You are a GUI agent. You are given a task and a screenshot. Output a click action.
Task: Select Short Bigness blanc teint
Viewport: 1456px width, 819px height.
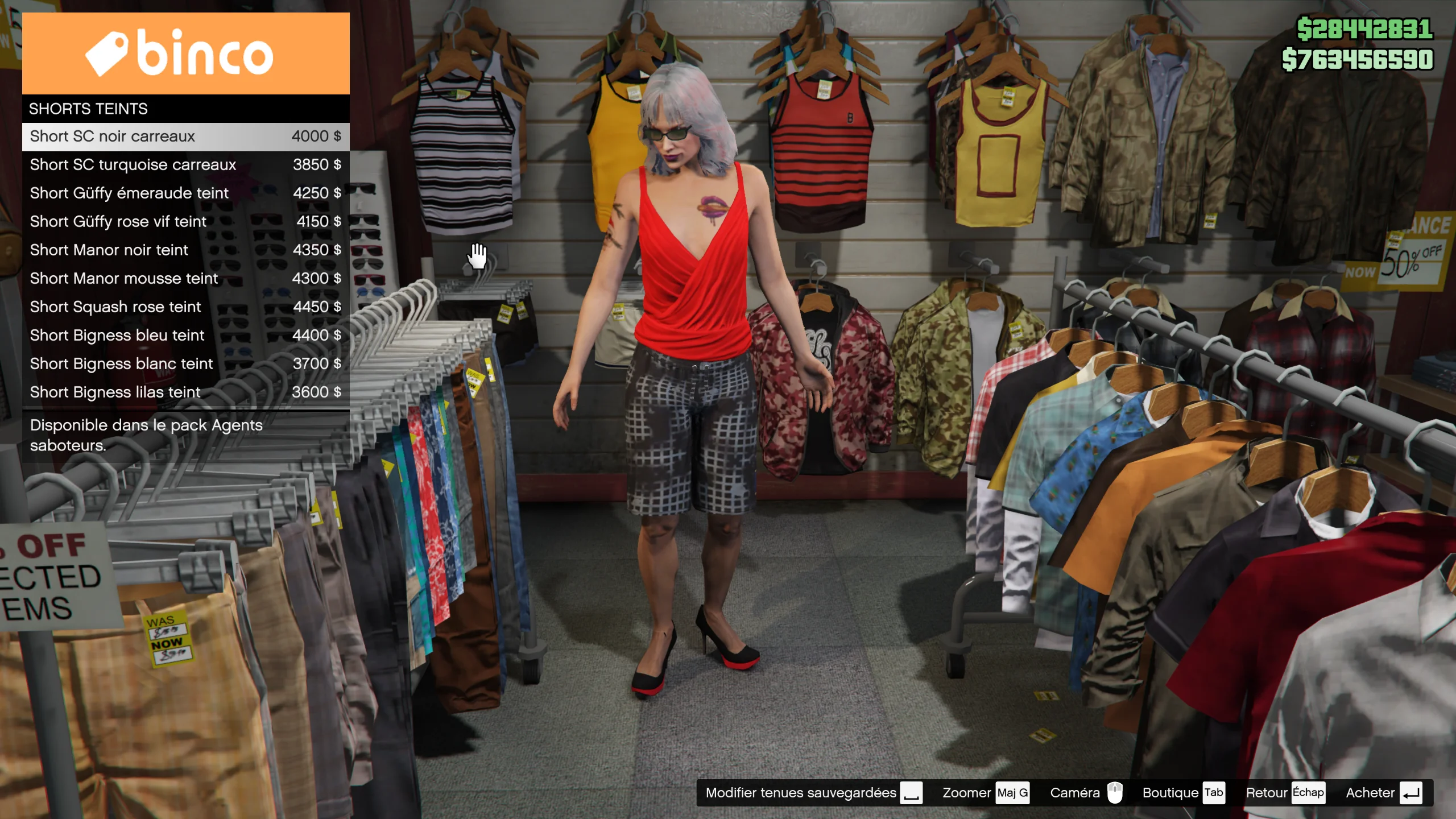pyautogui.click(x=185, y=364)
